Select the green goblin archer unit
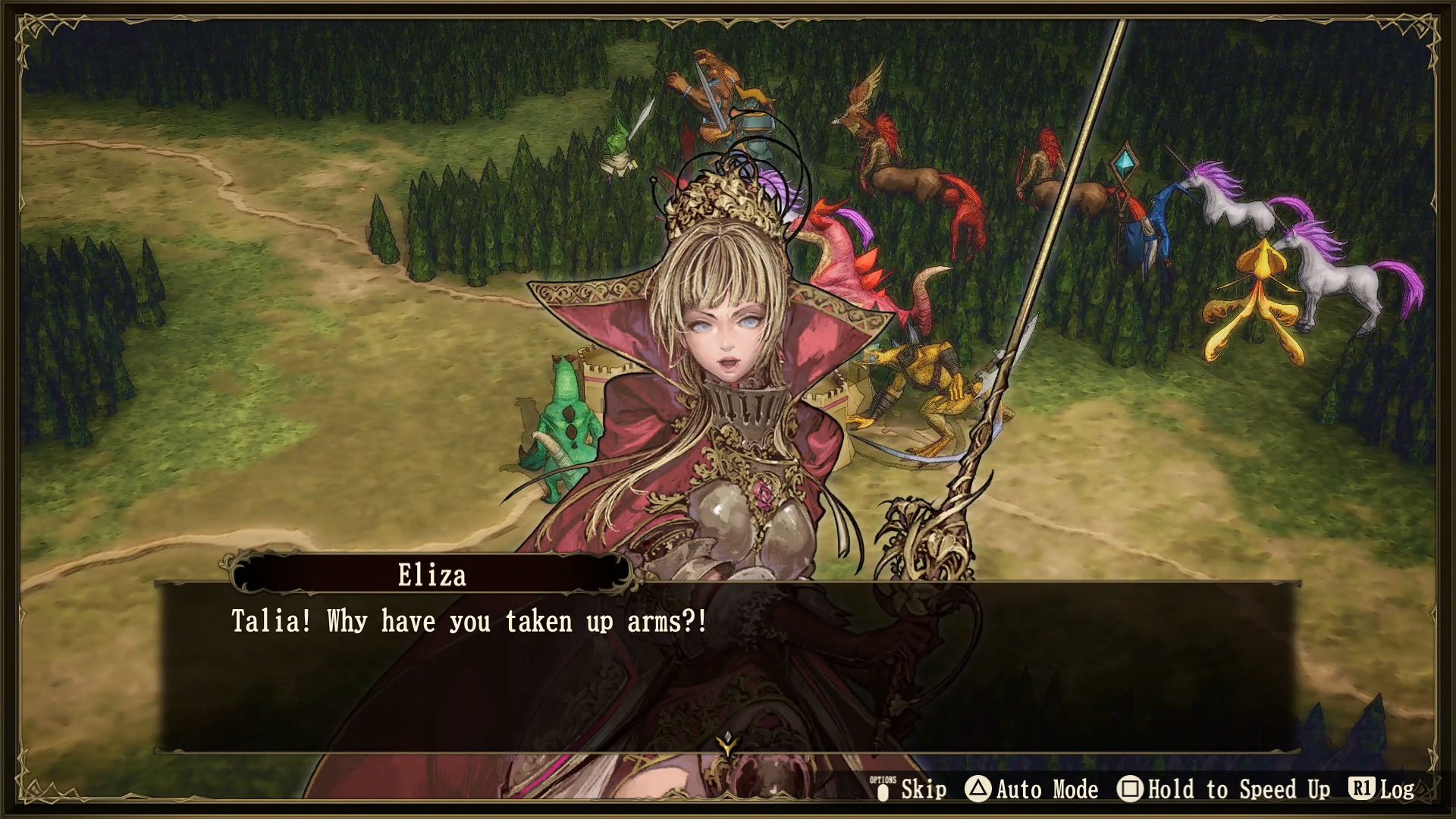This screenshot has height=819, width=1456. (618, 148)
